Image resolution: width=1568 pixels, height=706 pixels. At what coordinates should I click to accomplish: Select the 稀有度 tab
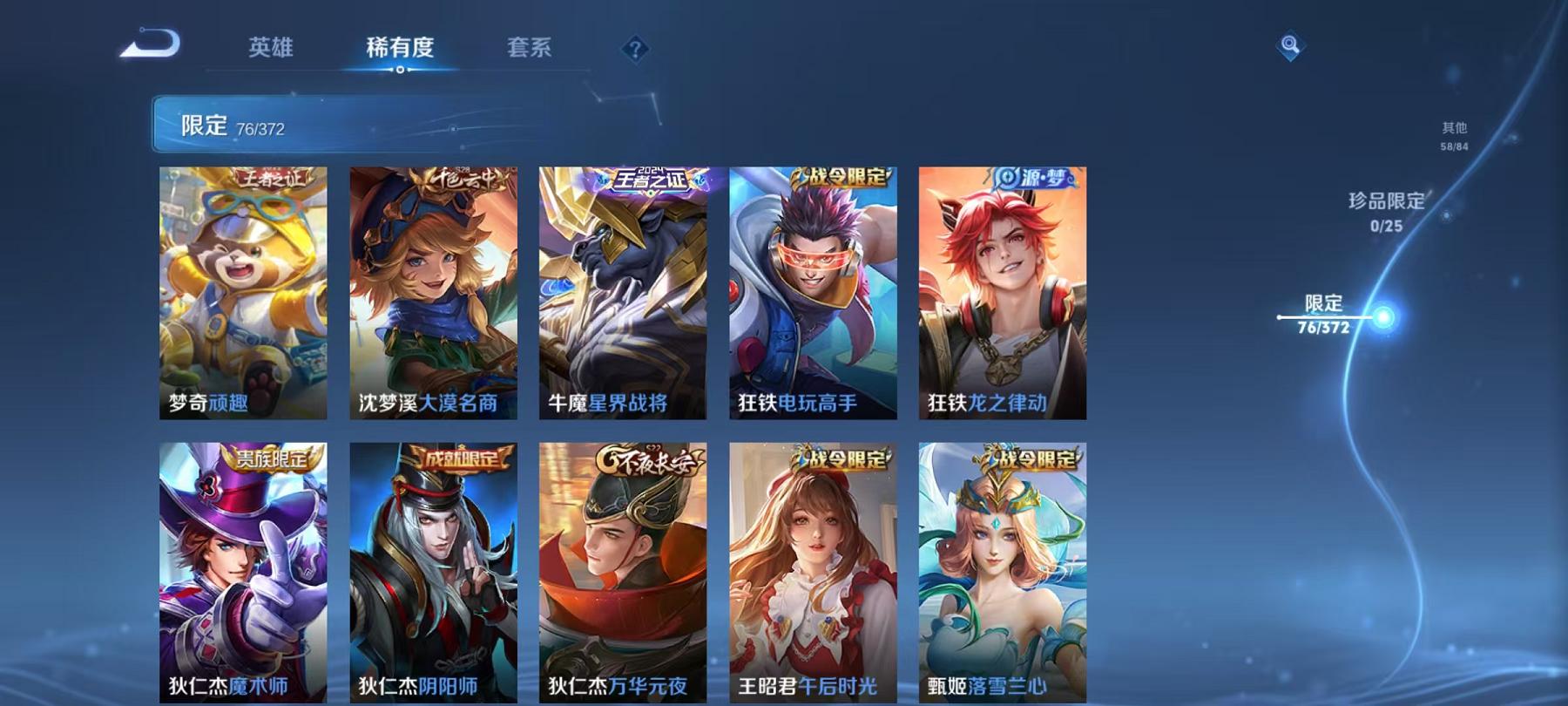[401, 50]
